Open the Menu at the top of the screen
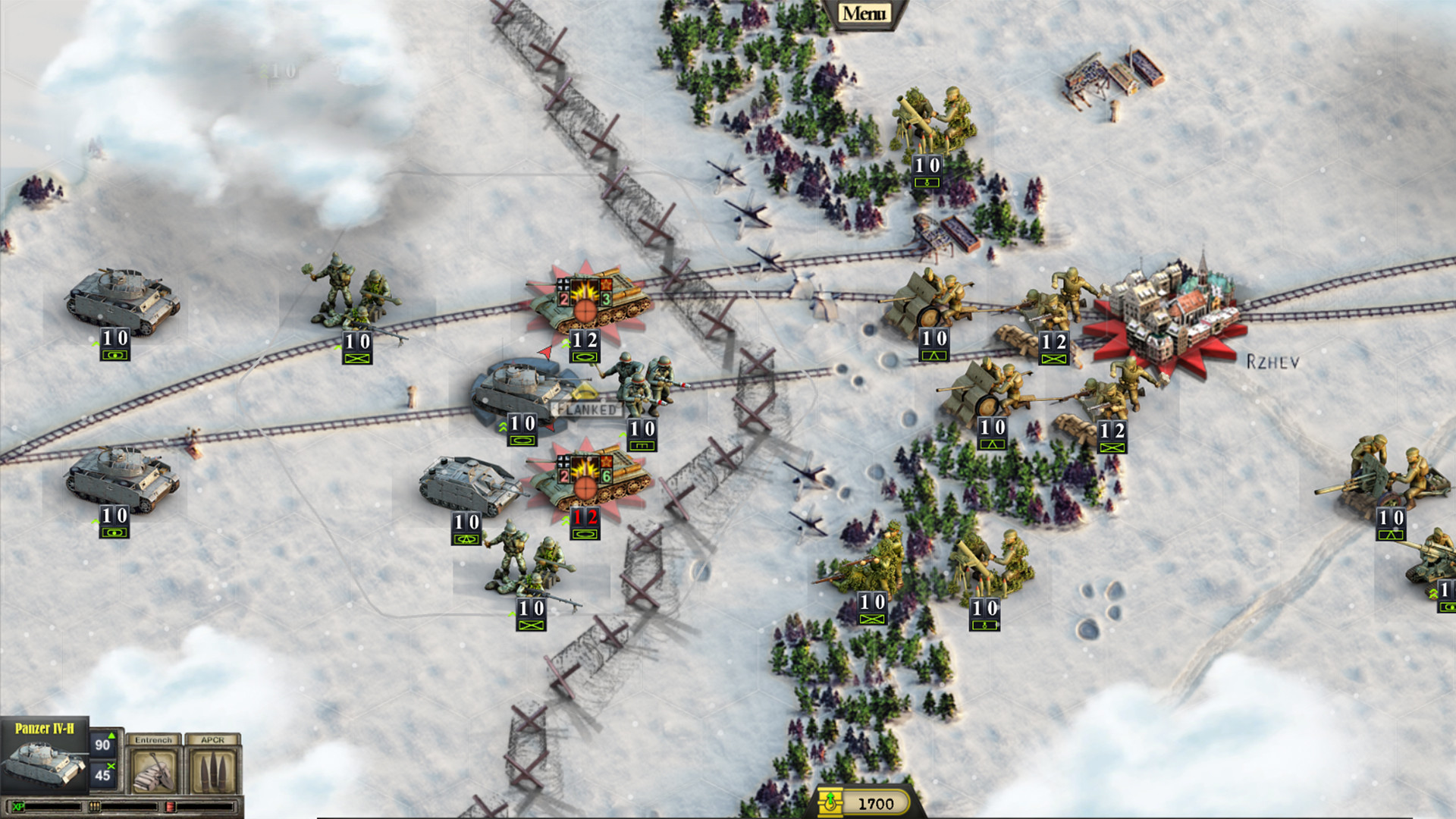This screenshot has height=819, width=1456. [864, 12]
